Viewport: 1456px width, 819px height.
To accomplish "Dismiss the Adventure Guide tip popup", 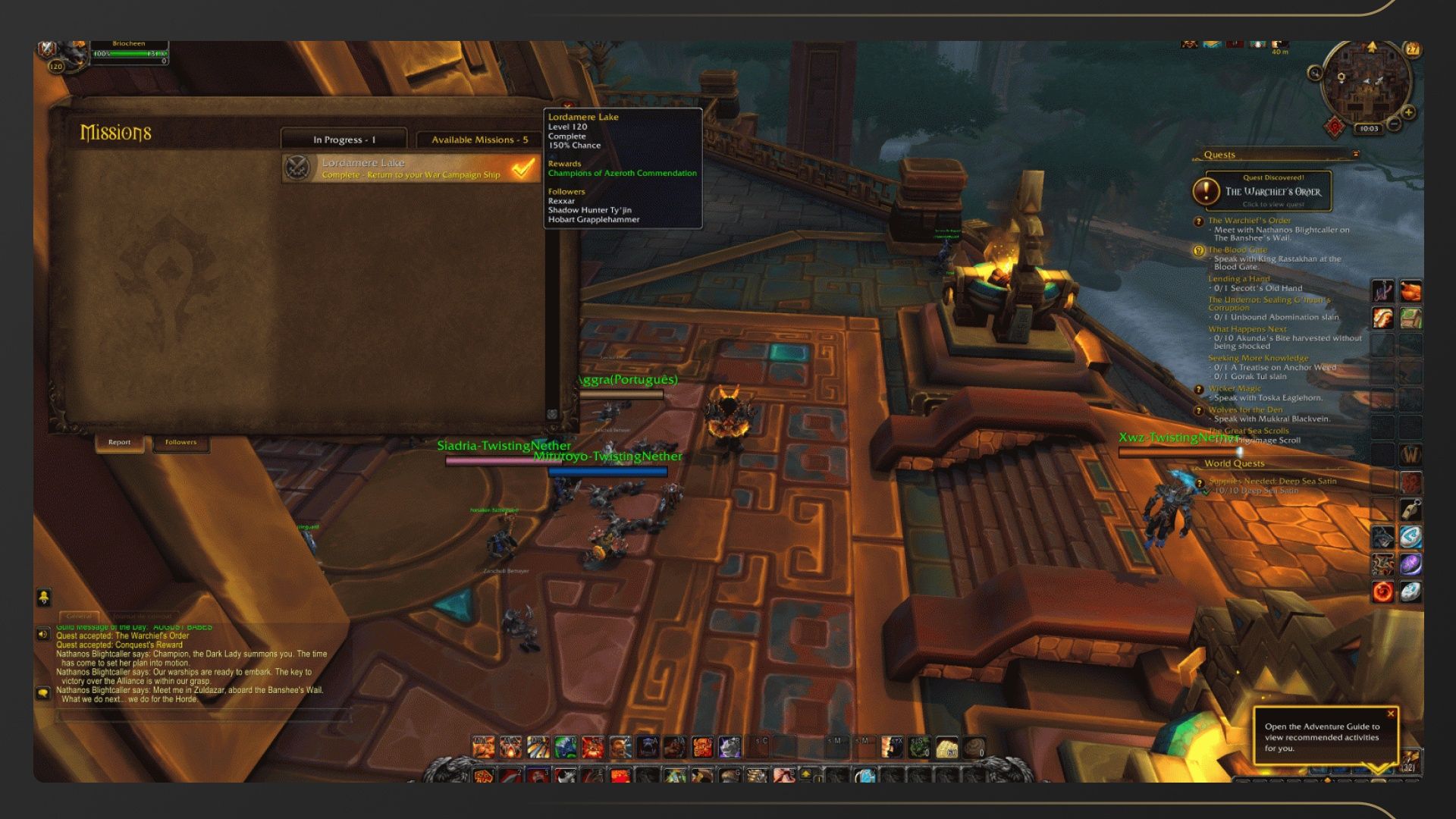I will tap(1390, 714).
